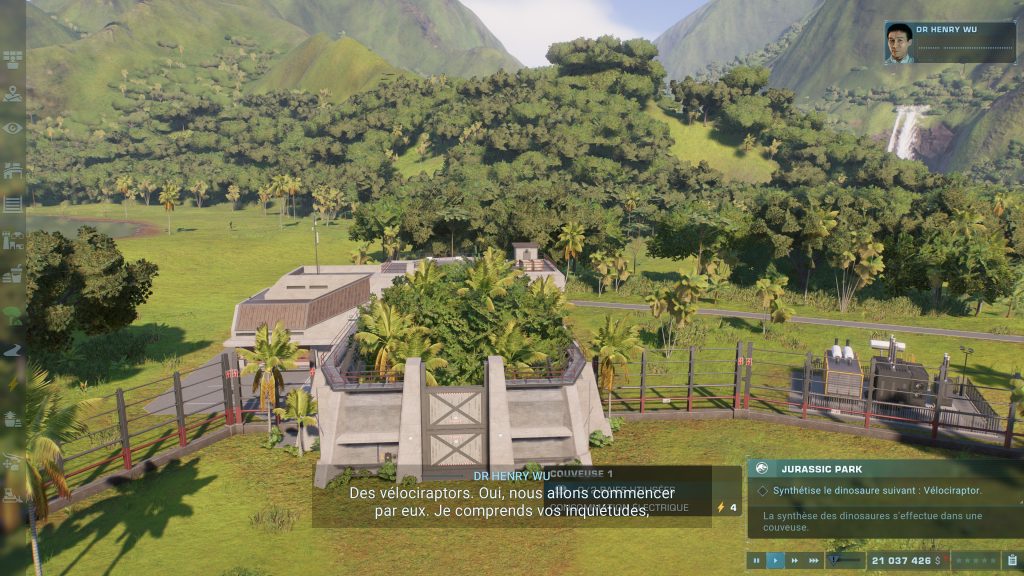Pause the game simulation
The height and width of the screenshot is (576, 1024).
click(x=757, y=561)
